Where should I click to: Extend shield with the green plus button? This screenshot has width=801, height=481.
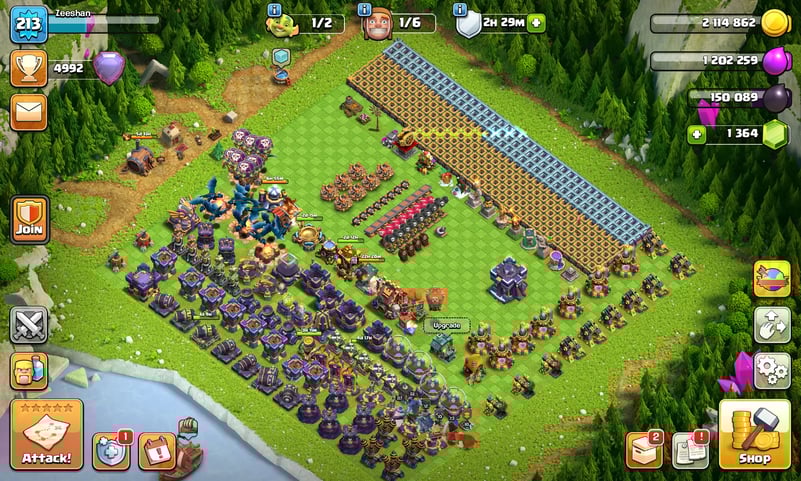pyautogui.click(x=536, y=23)
